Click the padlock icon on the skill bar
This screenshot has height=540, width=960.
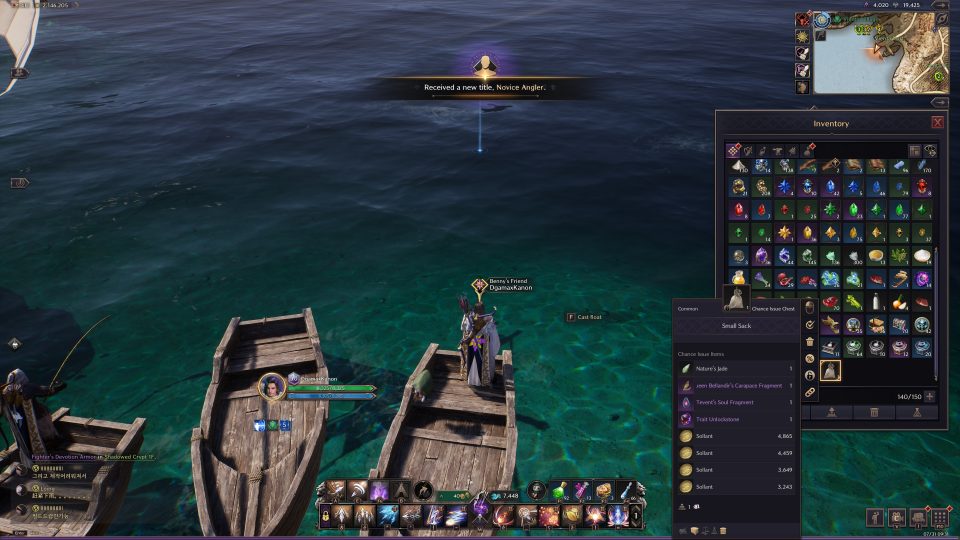click(326, 516)
